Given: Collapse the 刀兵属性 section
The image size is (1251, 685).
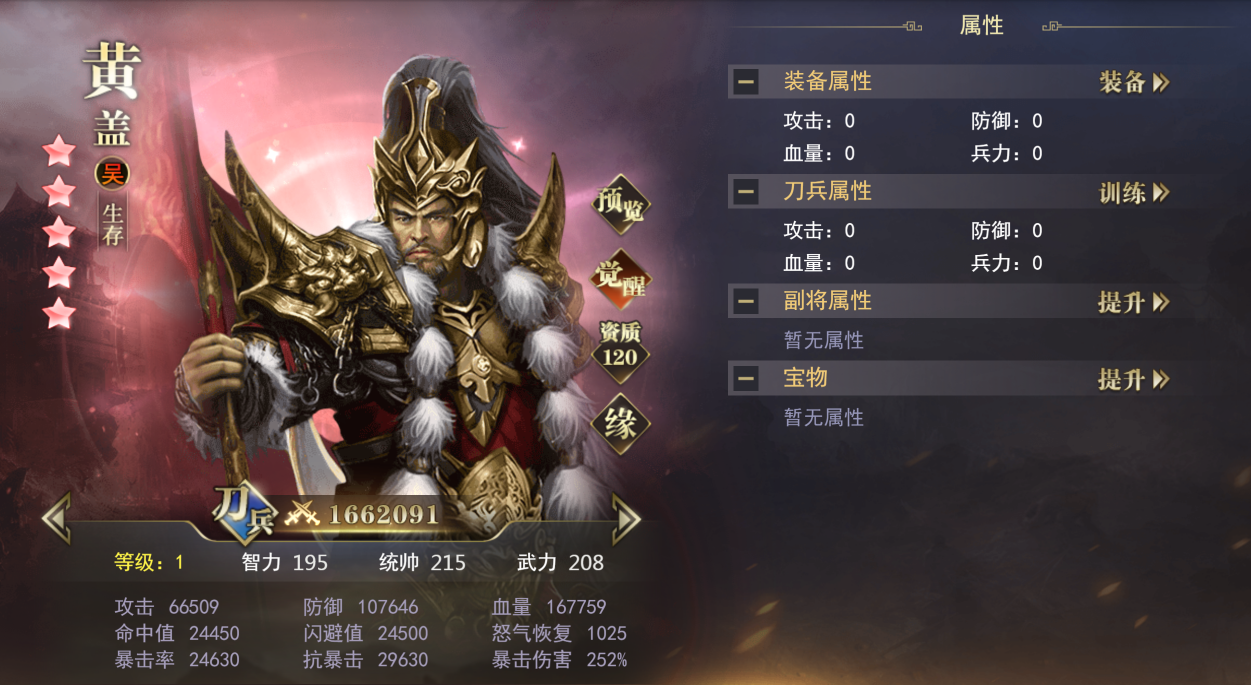Looking at the screenshot, I should [745, 192].
